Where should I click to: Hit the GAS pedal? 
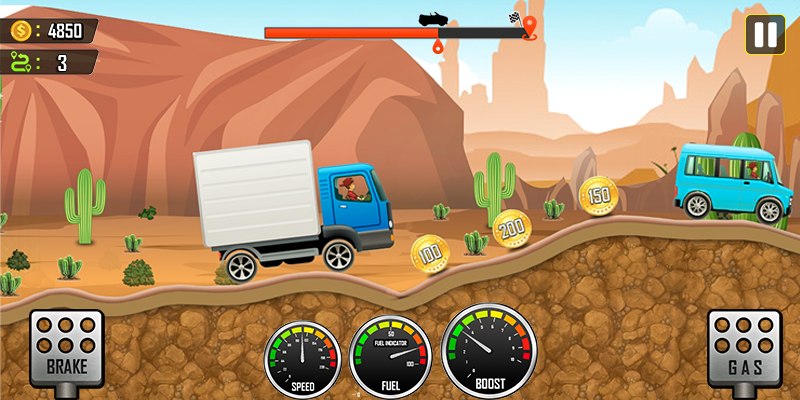click(743, 347)
